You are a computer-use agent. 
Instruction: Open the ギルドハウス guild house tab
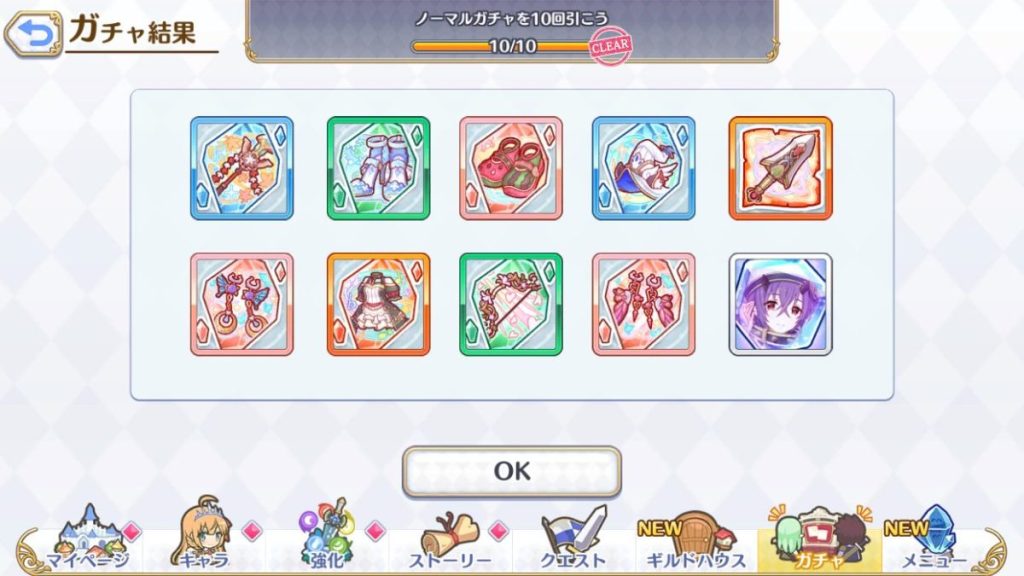[696, 541]
